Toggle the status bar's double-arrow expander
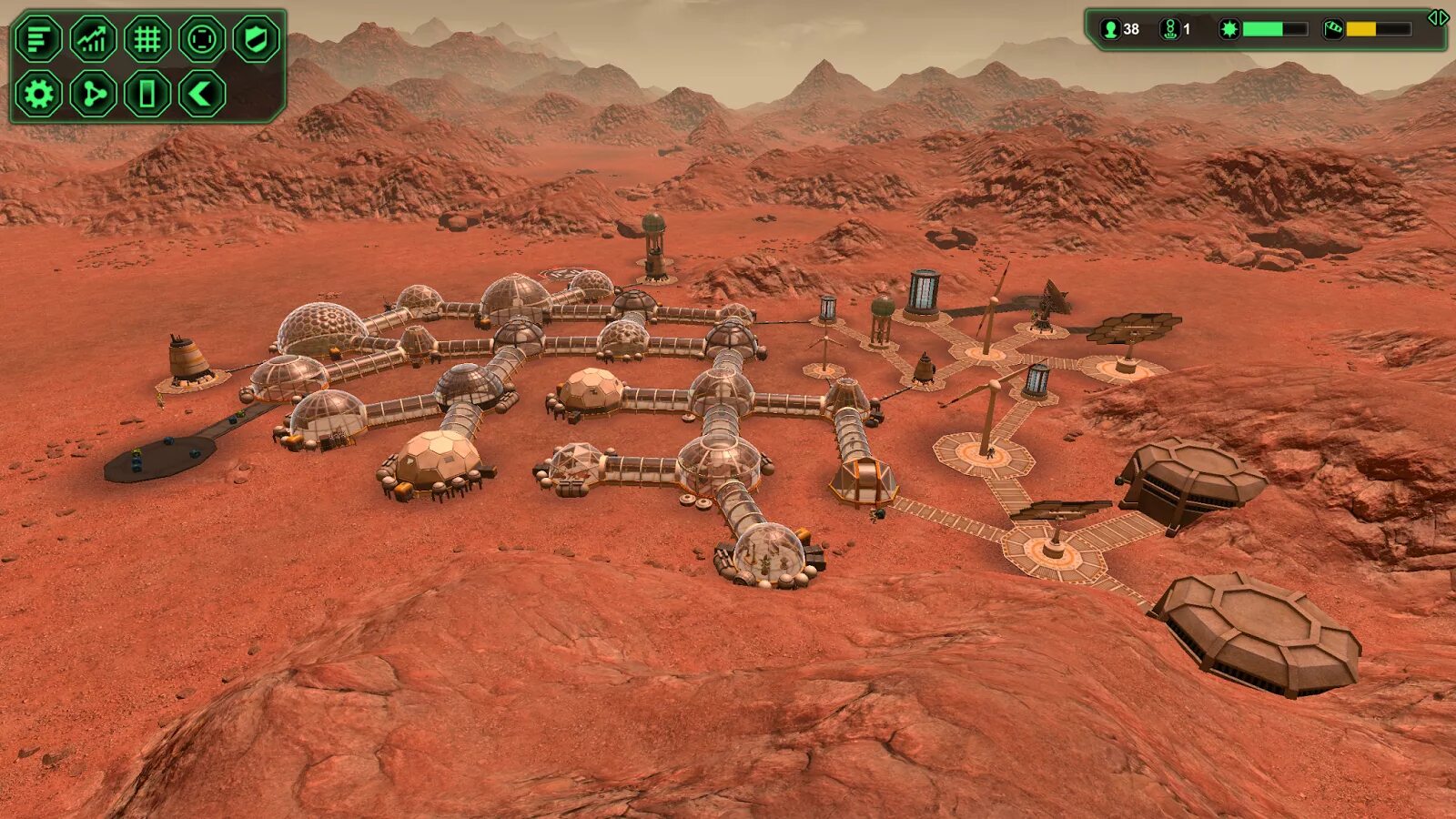The width and height of the screenshot is (1456, 819). coord(1438,17)
